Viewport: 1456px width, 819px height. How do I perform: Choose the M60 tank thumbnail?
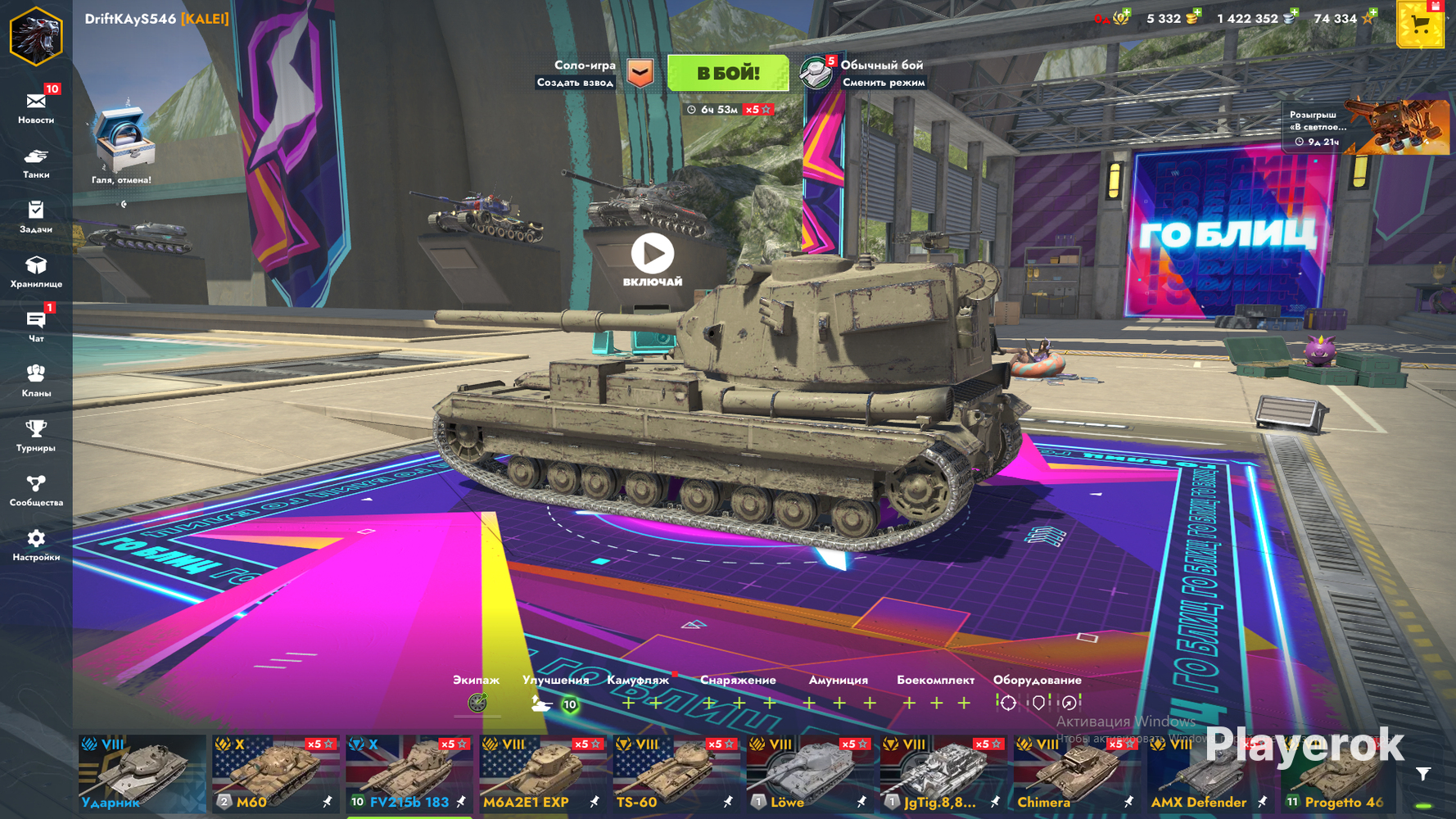pyautogui.click(x=275, y=774)
